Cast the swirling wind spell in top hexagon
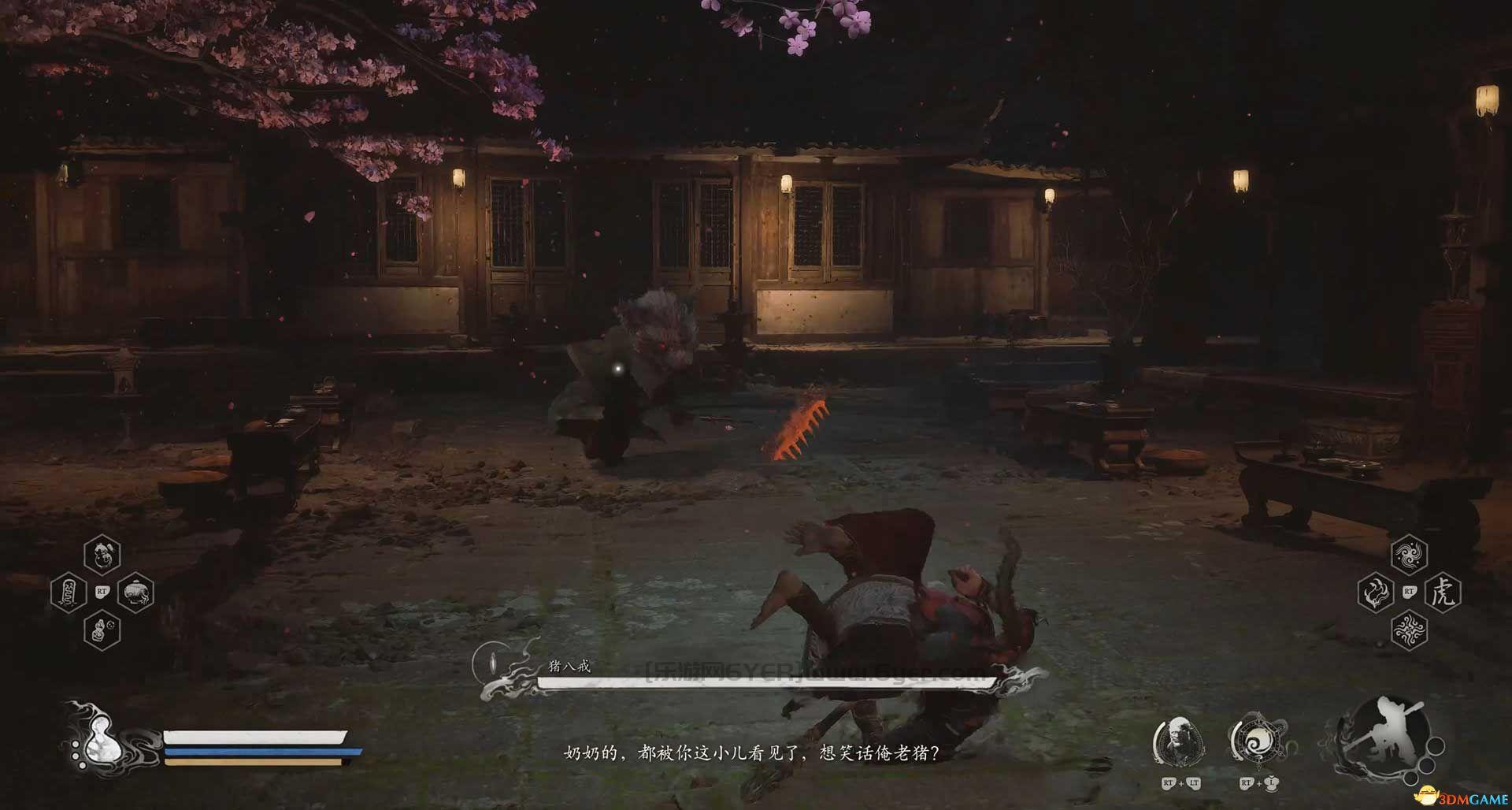This screenshot has width=1512, height=810. tap(1409, 555)
